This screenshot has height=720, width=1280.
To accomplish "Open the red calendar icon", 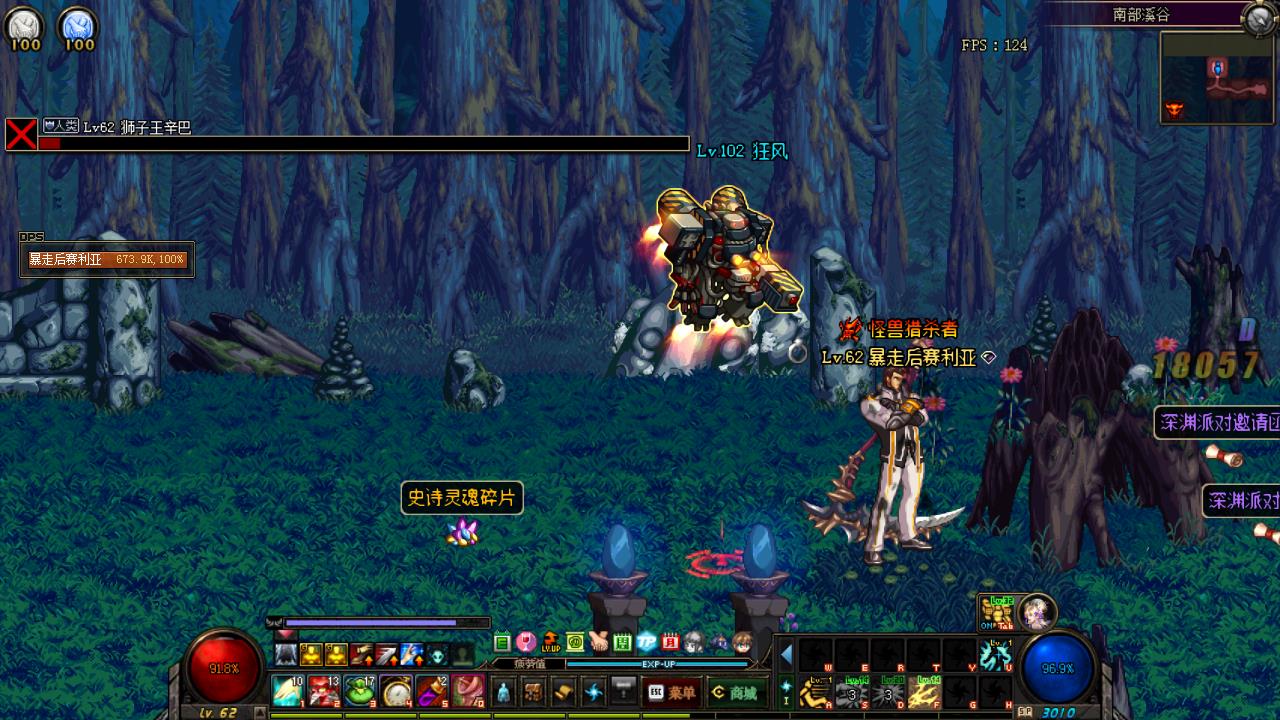I will click(x=671, y=642).
